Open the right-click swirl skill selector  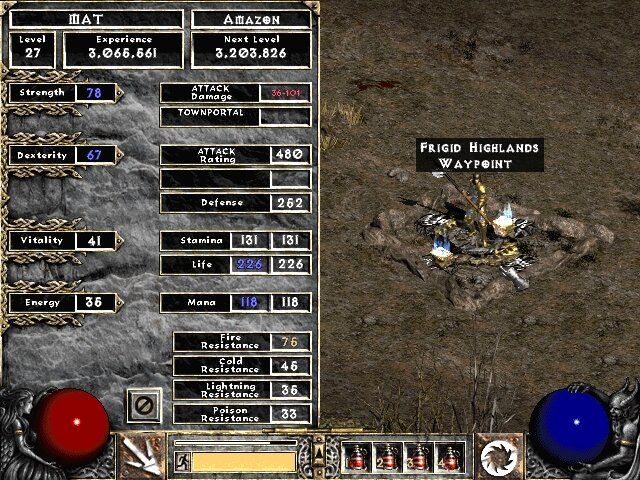click(x=496, y=457)
